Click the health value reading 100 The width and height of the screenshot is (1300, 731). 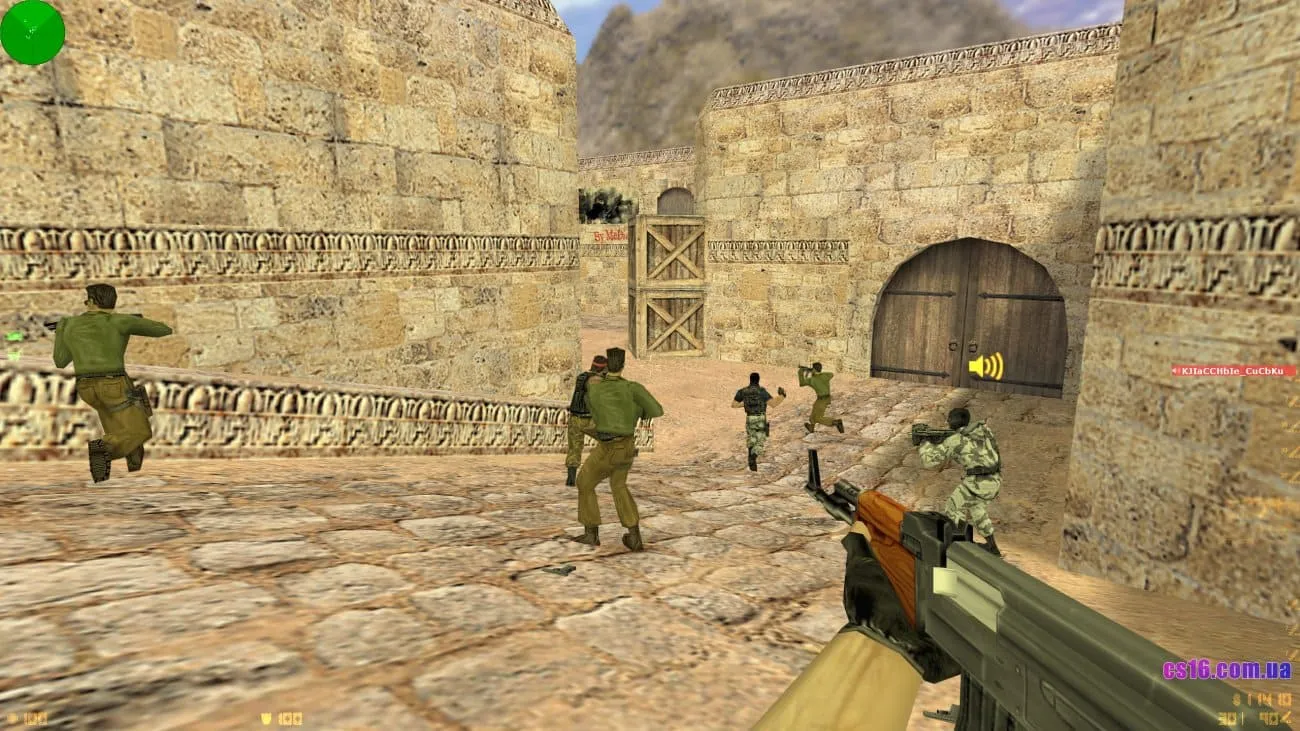[x=38, y=718]
